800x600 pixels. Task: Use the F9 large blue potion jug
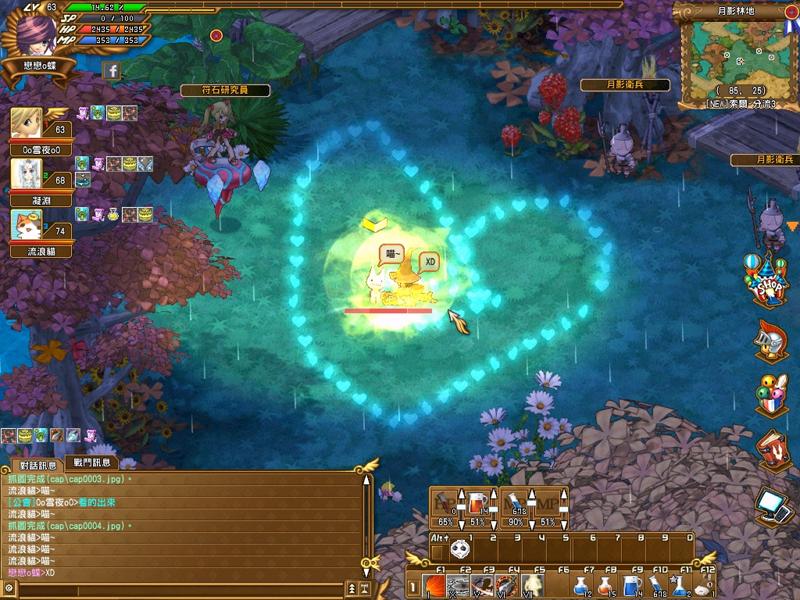point(632,586)
